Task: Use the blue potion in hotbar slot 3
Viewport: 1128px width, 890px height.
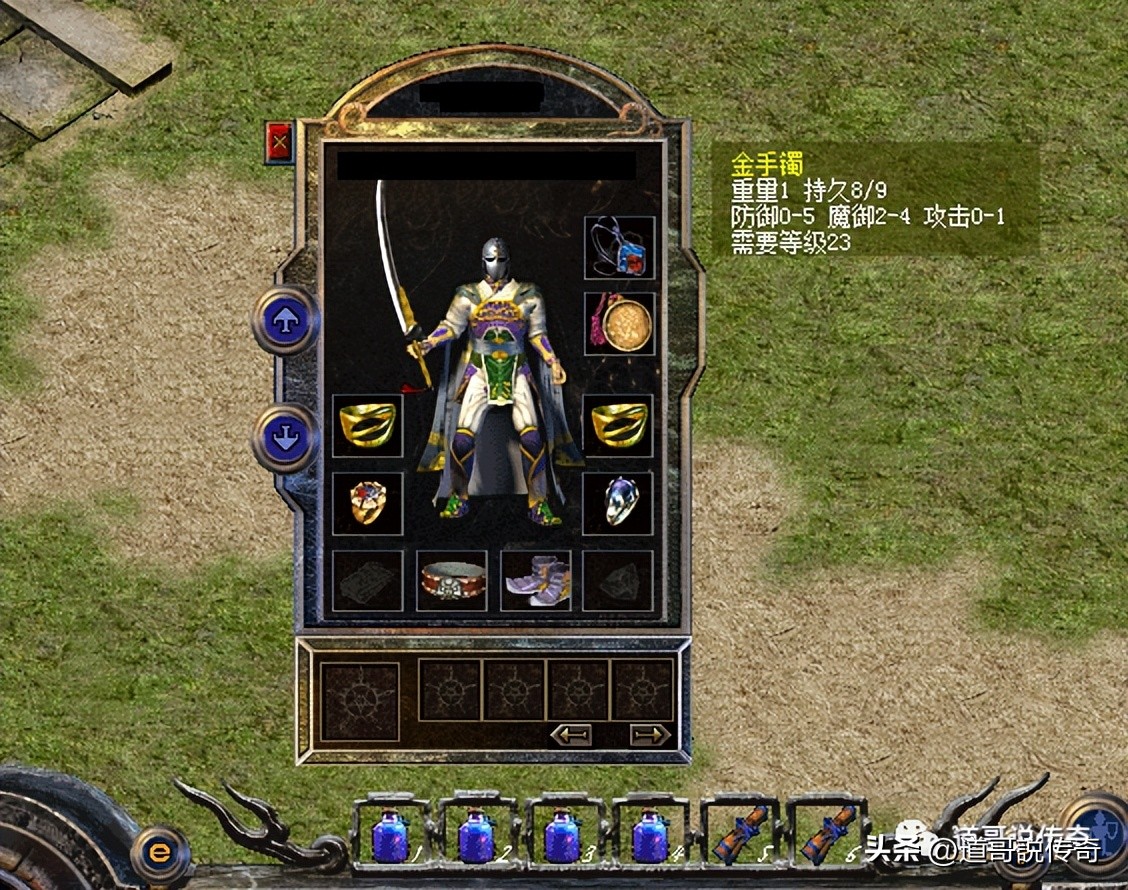Action: [562, 835]
